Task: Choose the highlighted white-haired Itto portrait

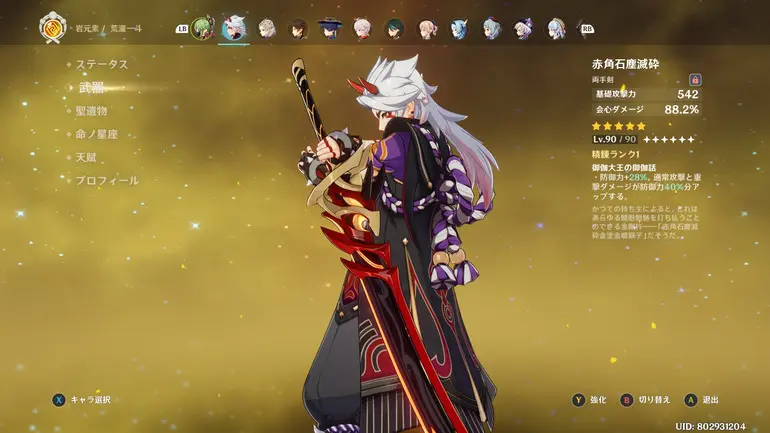Action: tap(235, 28)
